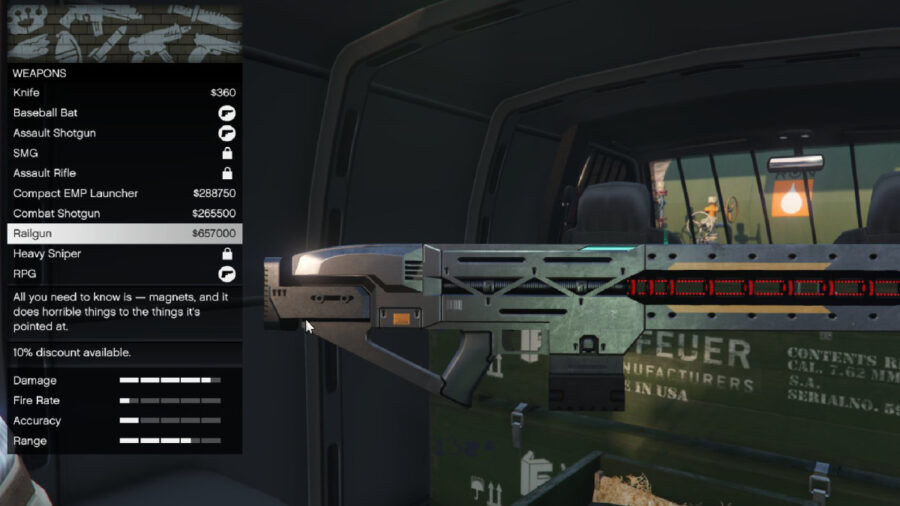
Task: Select the locked Assault Rifle entry
Action: pos(124,173)
